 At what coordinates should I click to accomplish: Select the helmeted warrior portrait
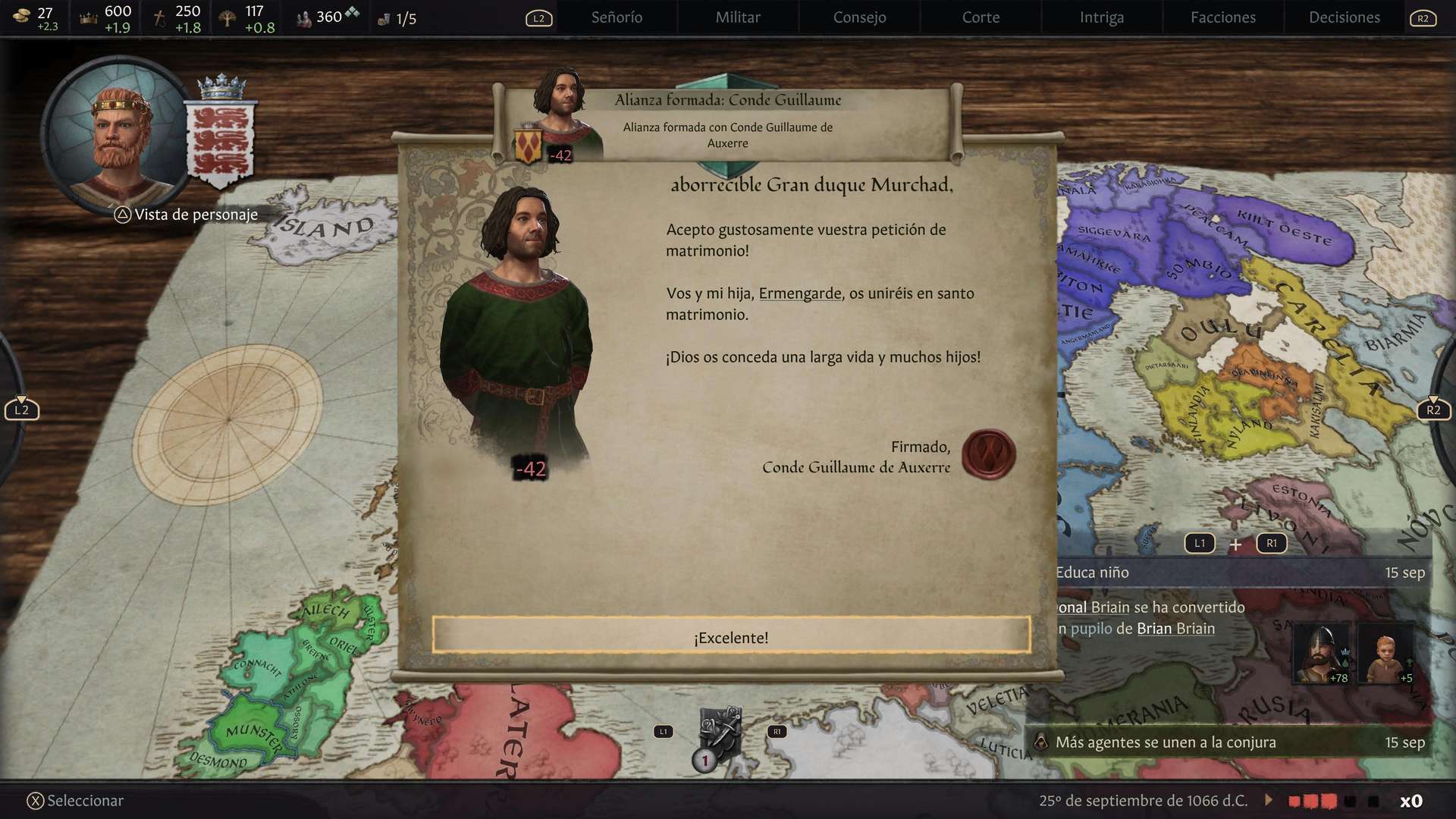pyautogui.click(x=1320, y=653)
